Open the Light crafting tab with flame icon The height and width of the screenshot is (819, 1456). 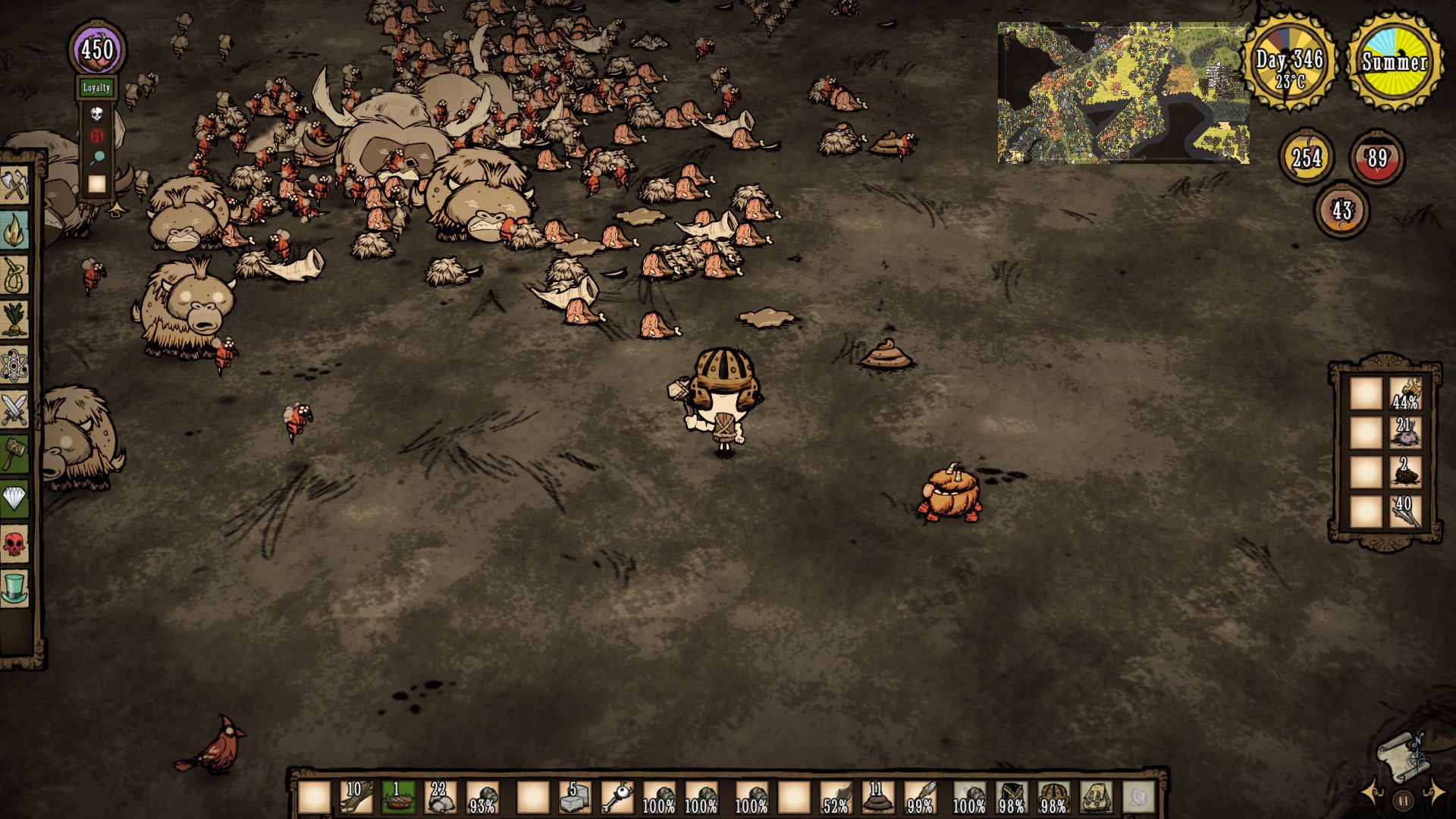click(14, 231)
